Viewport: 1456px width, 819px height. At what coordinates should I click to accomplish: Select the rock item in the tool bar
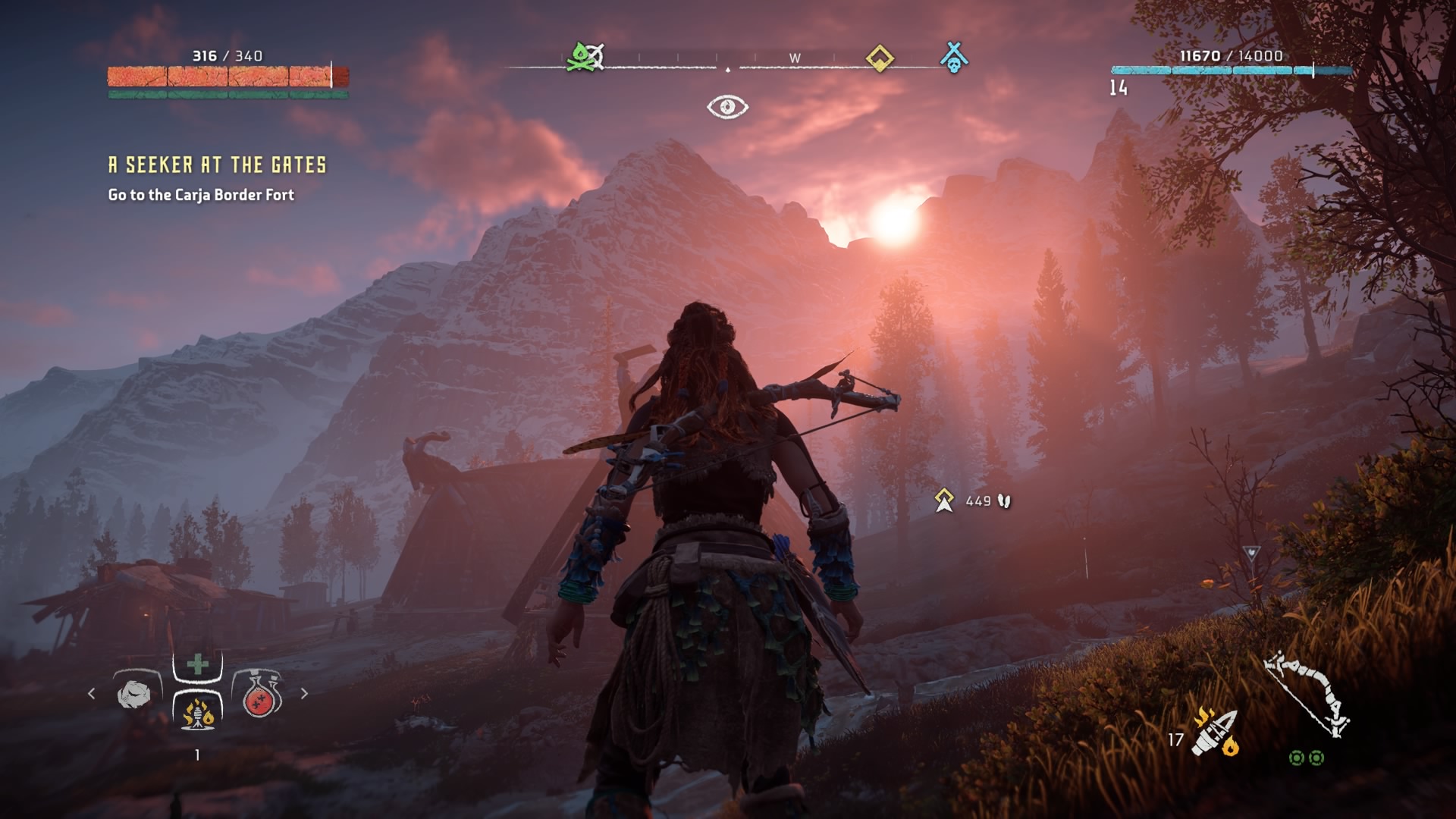tap(135, 693)
